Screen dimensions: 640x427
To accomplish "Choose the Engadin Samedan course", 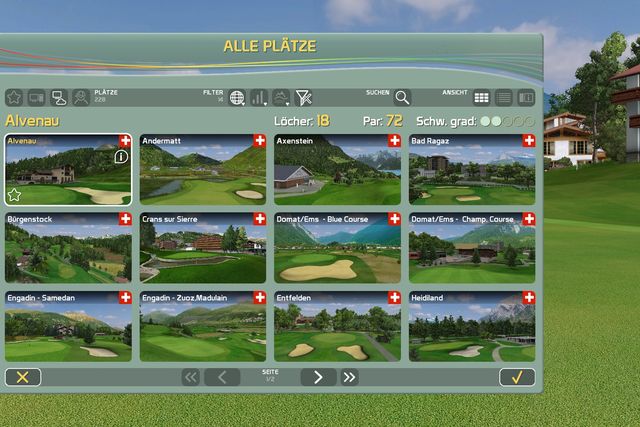I will tap(68, 329).
